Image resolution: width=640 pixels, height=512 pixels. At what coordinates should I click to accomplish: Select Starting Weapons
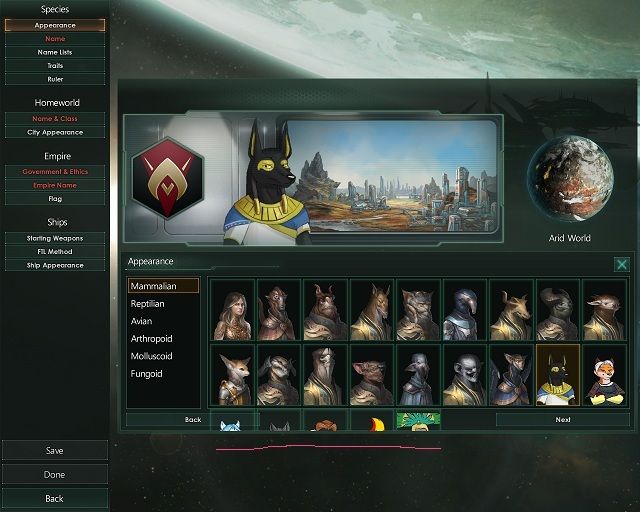[x=54, y=238]
